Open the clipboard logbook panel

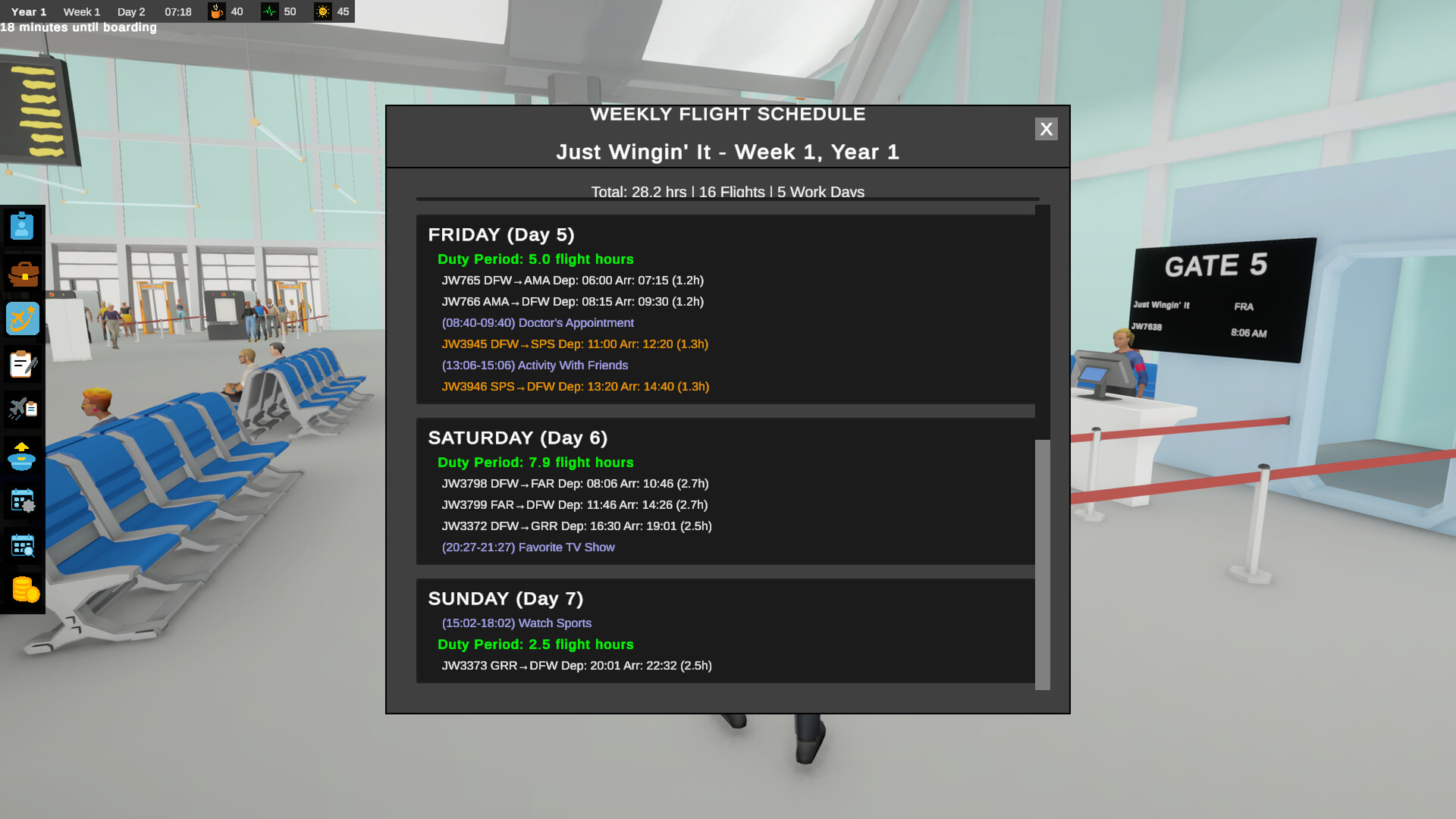click(22, 364)
